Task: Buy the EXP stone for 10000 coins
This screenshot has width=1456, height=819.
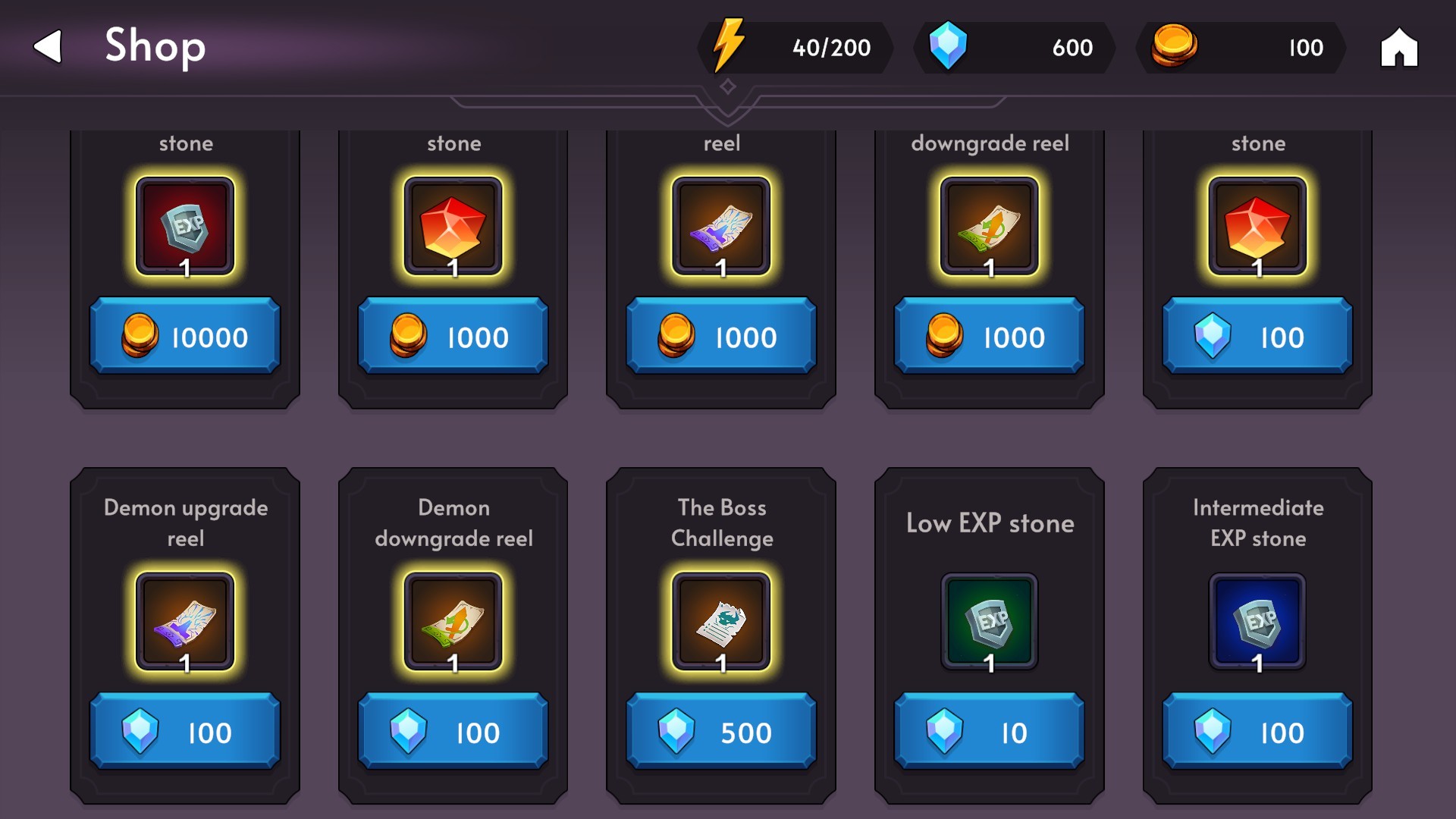Action: pyautogui.click(x=184, y=336)
